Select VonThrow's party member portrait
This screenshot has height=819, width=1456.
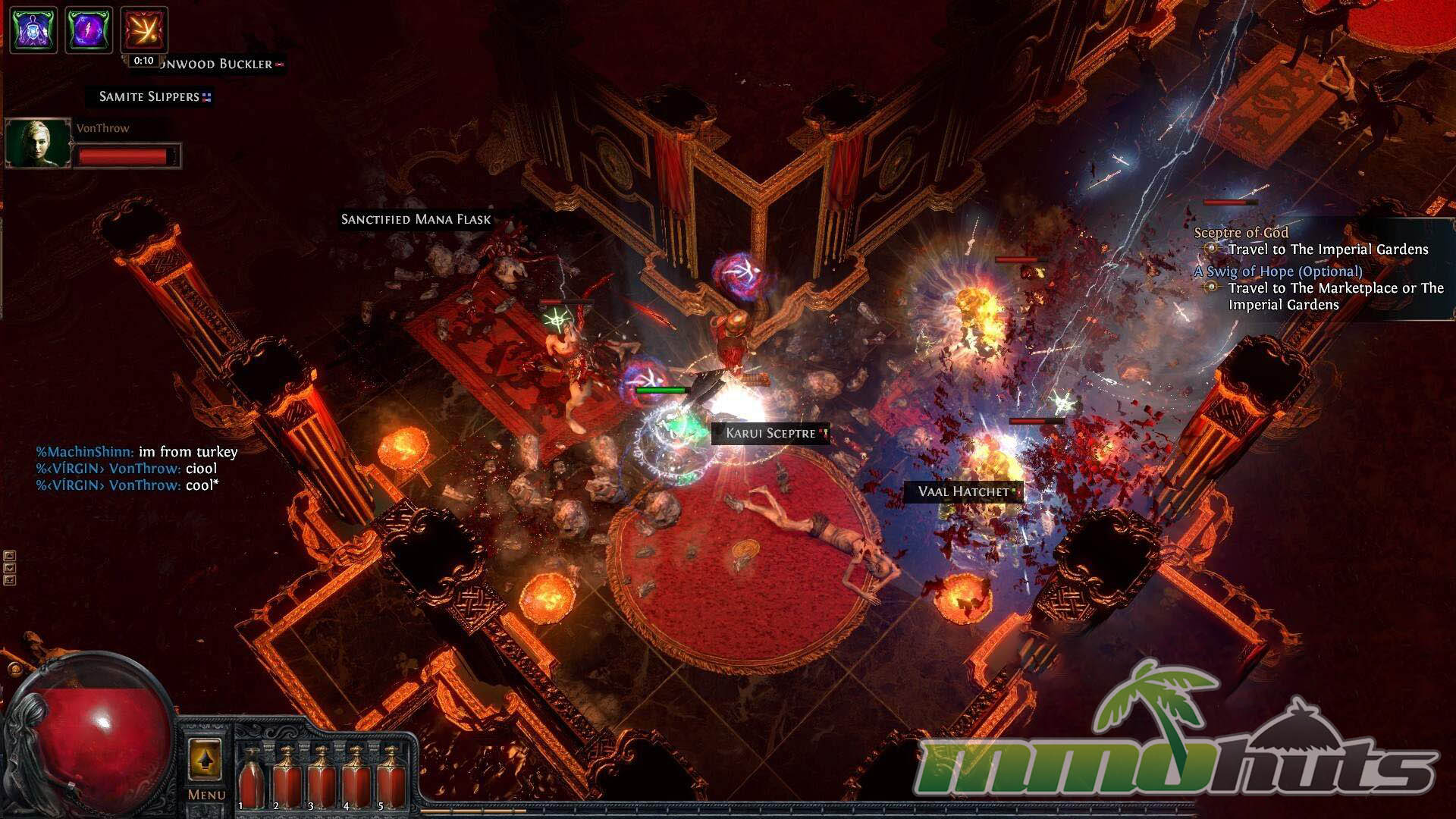coord(38,143)
